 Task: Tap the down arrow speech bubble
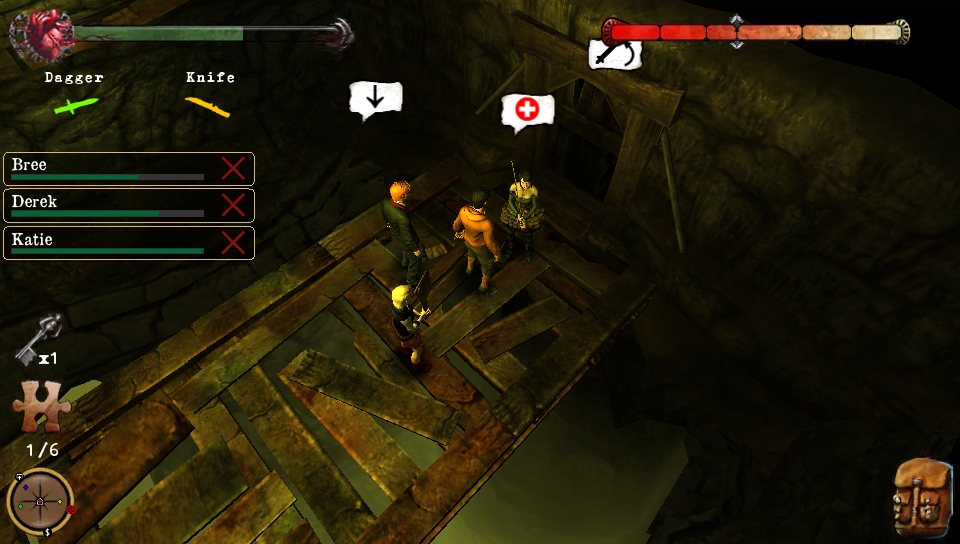click(375, 98)
